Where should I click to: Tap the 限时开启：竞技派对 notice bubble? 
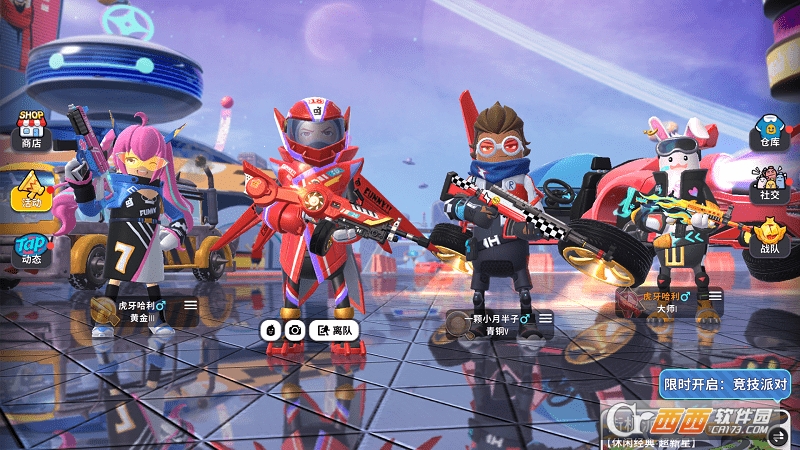coord(726,384)
